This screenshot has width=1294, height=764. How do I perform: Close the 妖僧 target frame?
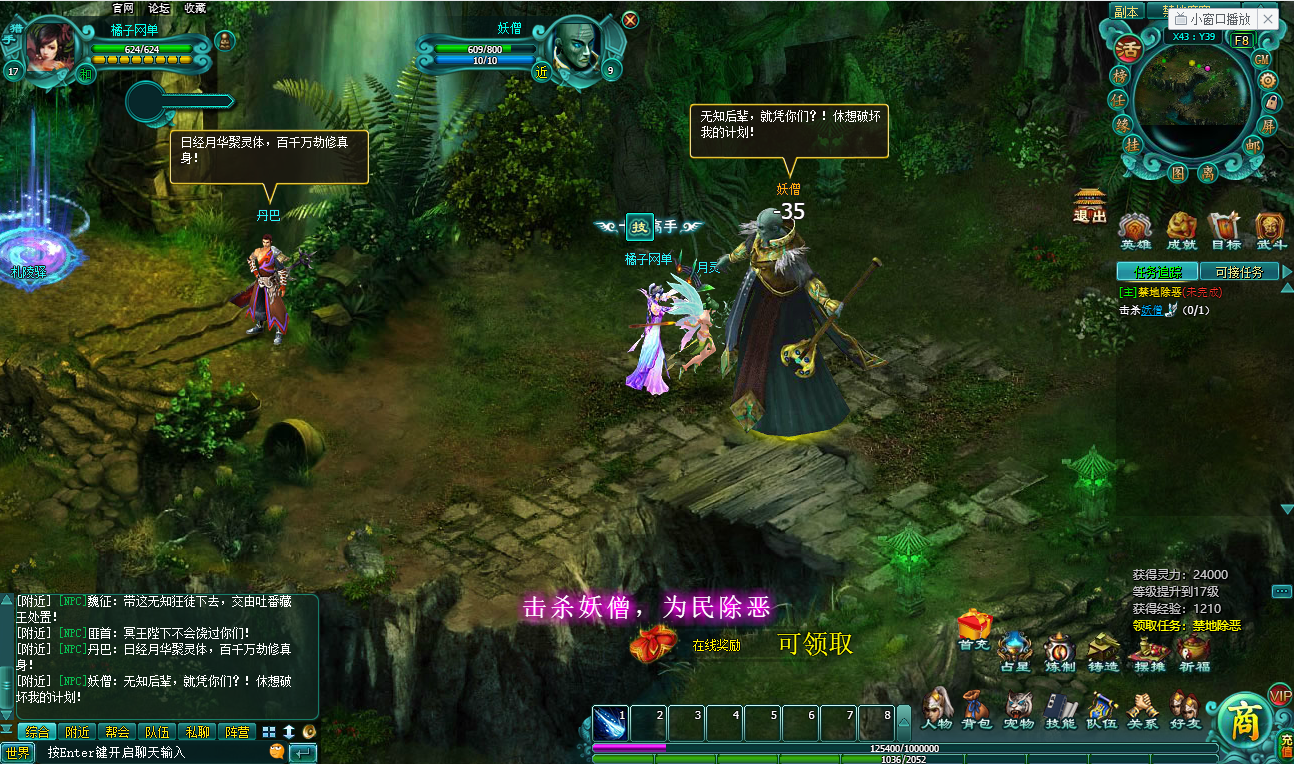[630, 19]
